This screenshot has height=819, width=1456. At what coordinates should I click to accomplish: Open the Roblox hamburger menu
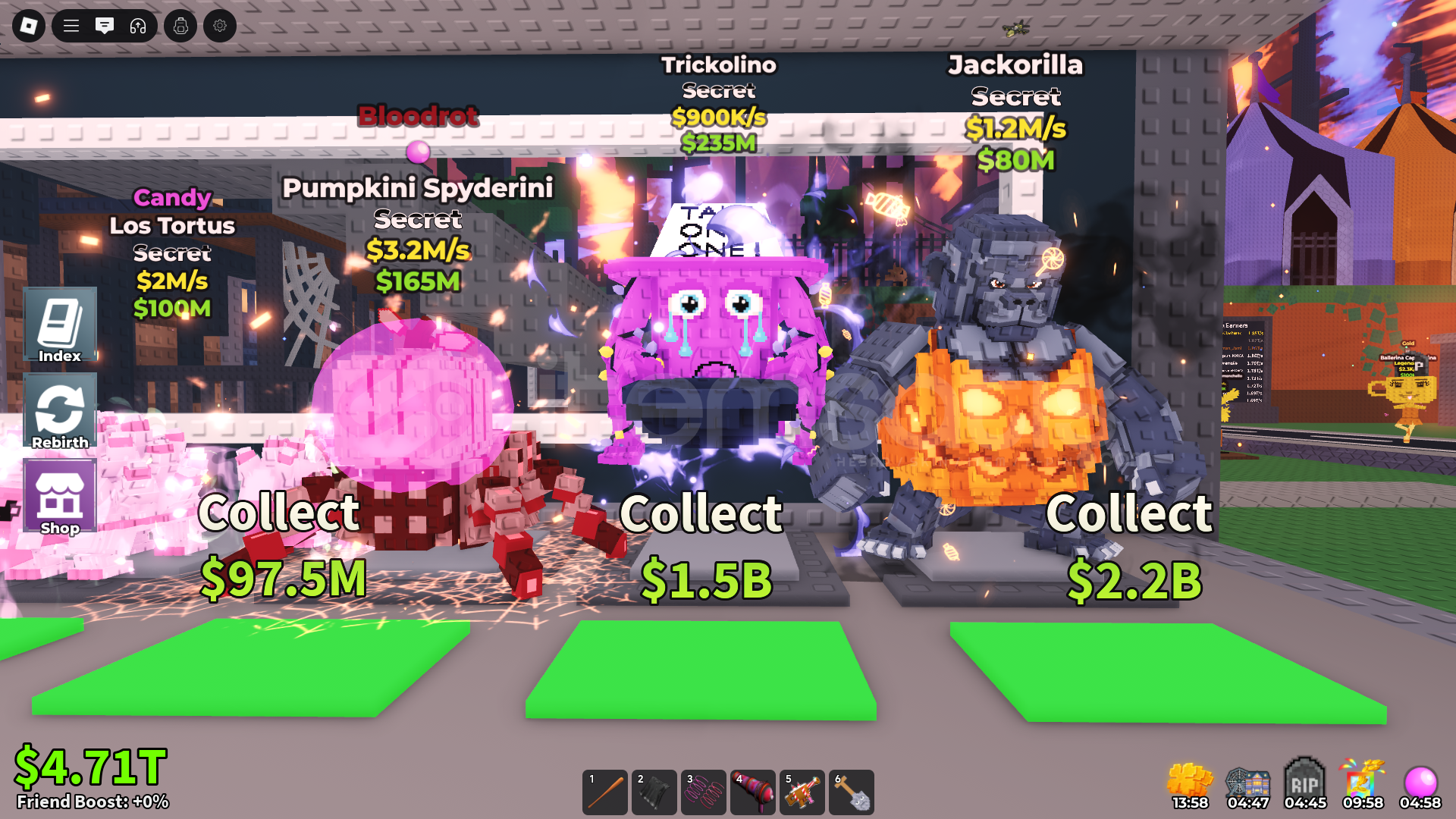tap(70, 25)
